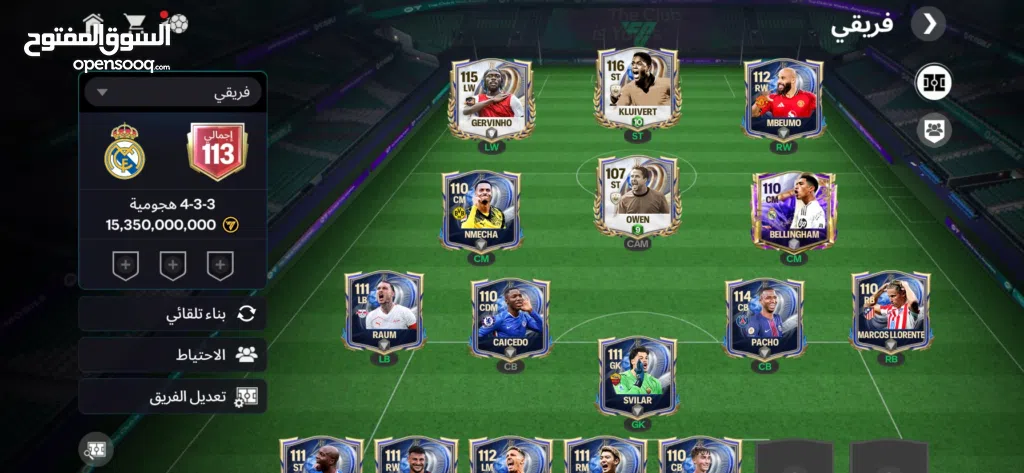Open the formation tactics icon
Screen dimensions: 1024x473
click(x=934, y=82)
